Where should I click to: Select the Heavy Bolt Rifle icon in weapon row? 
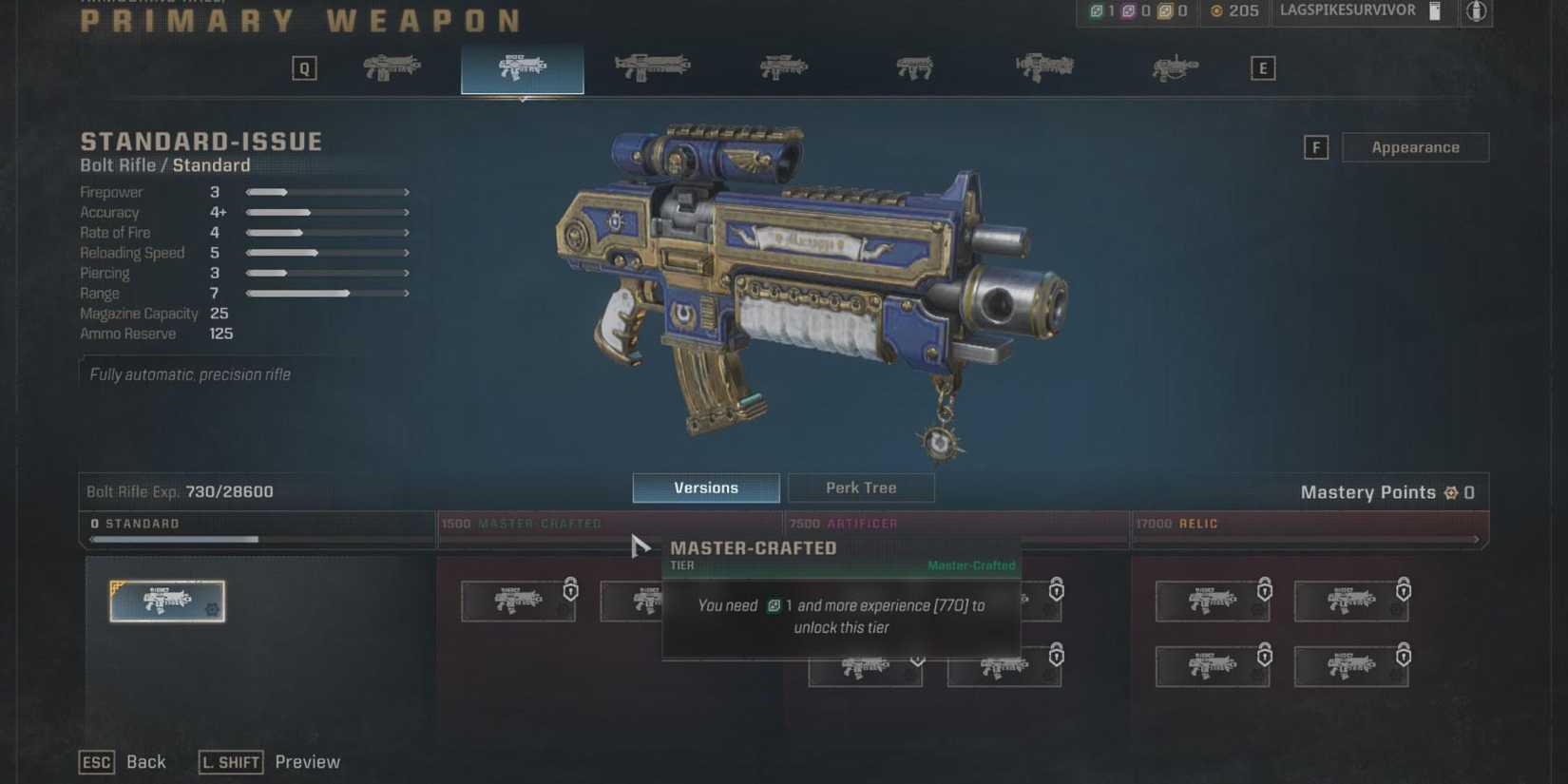[653, 67]
